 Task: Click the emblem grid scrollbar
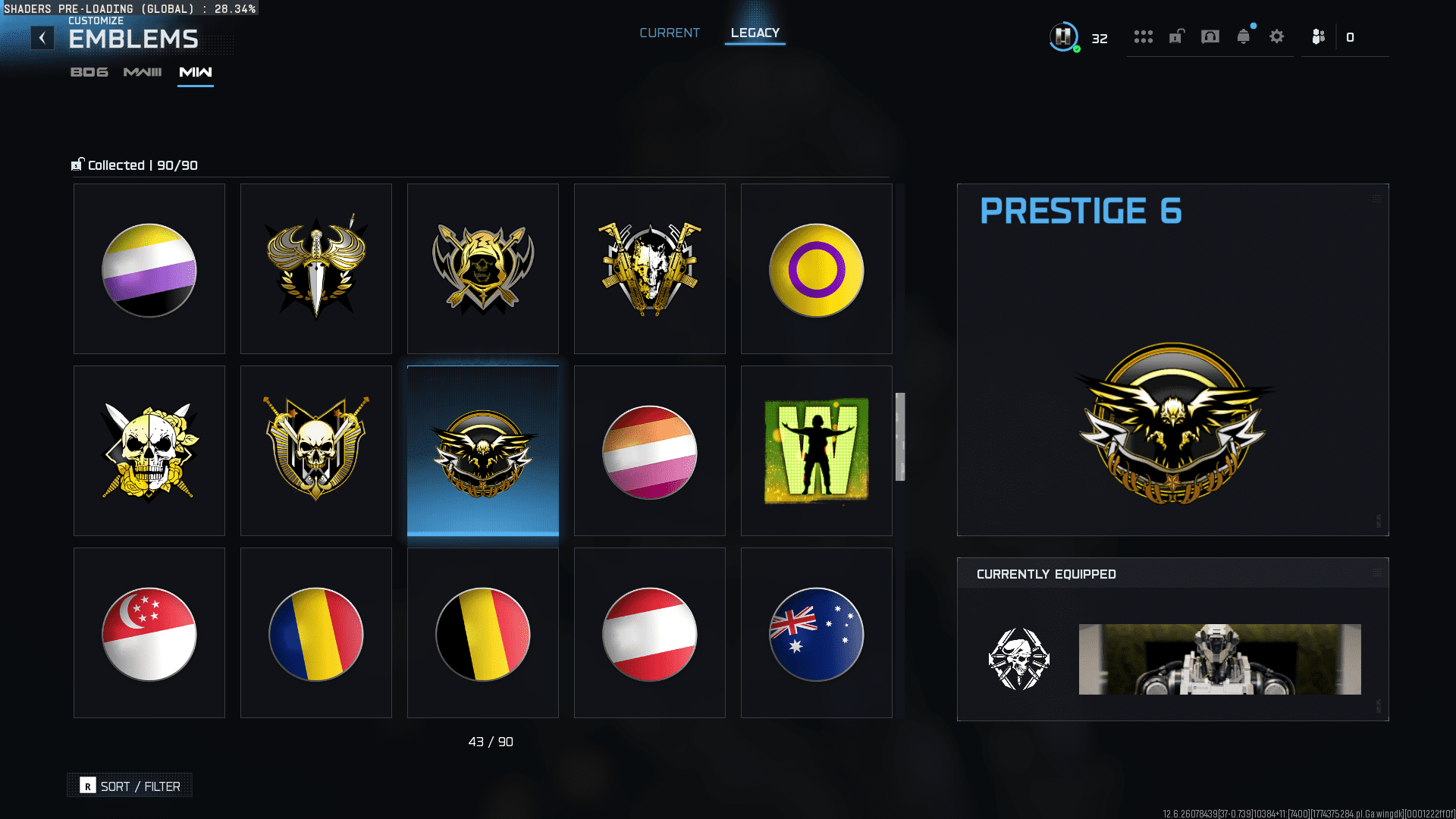(x=900, y=437)
